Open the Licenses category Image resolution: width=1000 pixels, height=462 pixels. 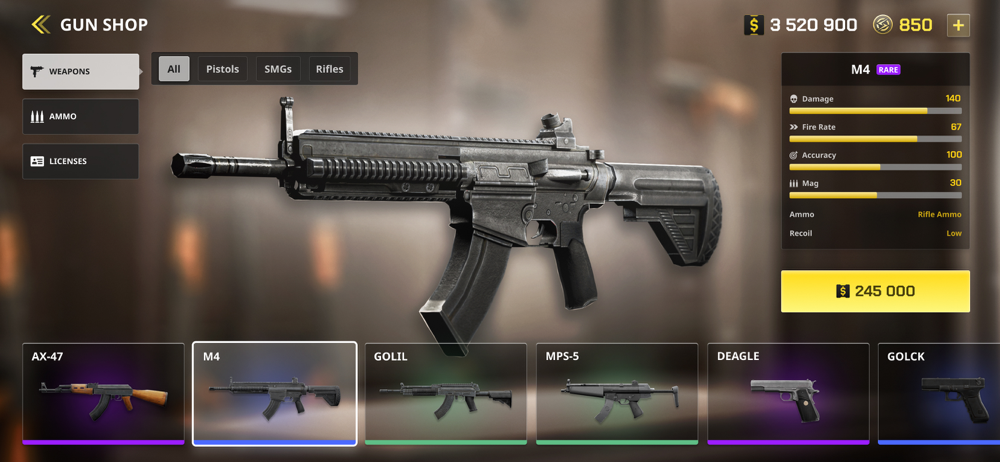81,161
